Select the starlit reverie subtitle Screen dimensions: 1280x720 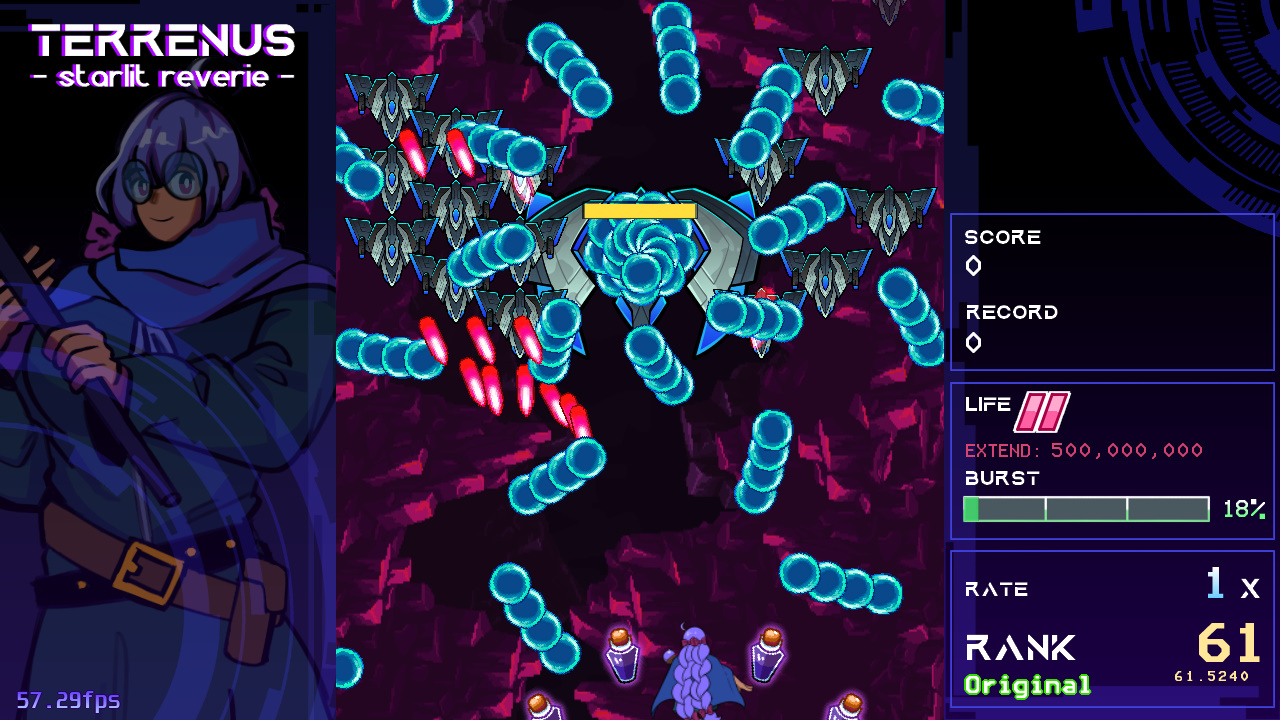(x=163, y=78)
